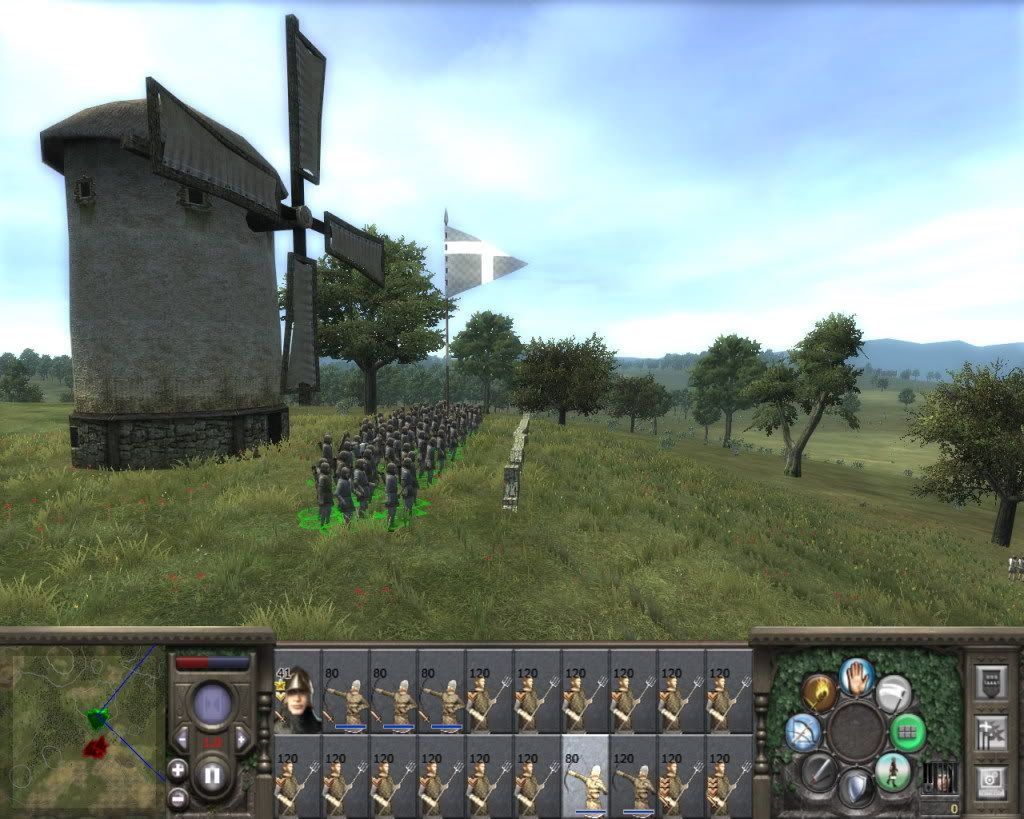The height and width of the screenshot is (819, 1024).
Task: Toggle run mode with running man icon
Action: (x=892, y=772)
